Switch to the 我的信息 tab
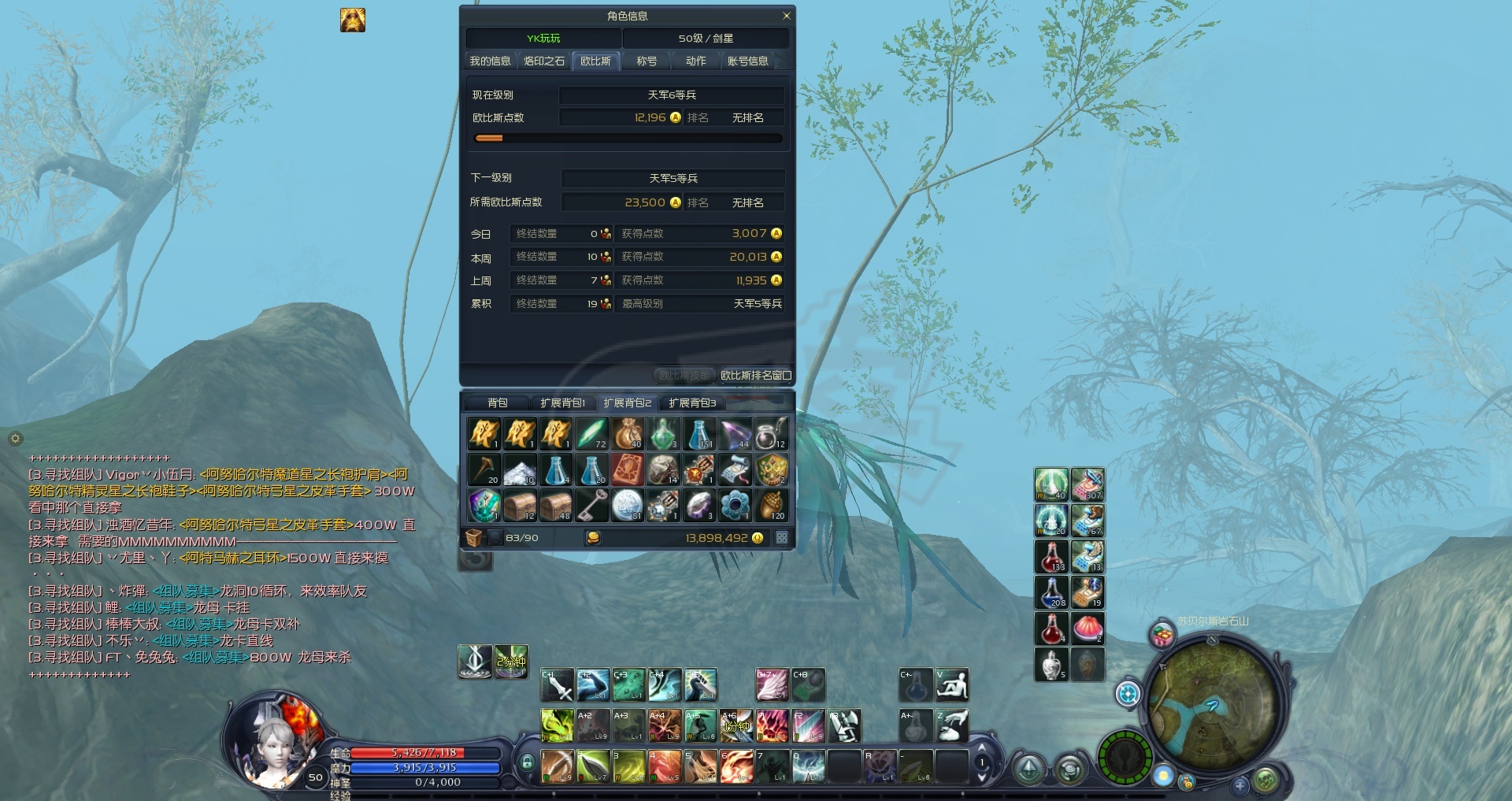The image size is (1512, 801). [490, 61]
